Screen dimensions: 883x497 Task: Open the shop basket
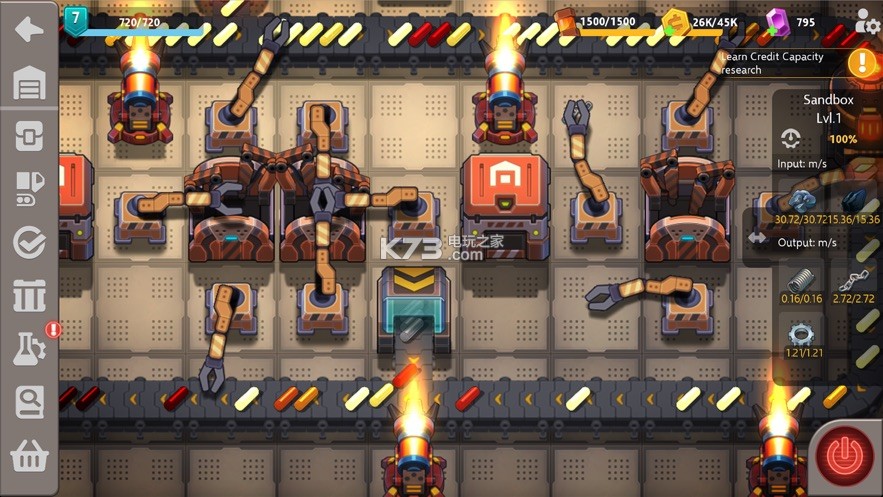tap(29, 456)
